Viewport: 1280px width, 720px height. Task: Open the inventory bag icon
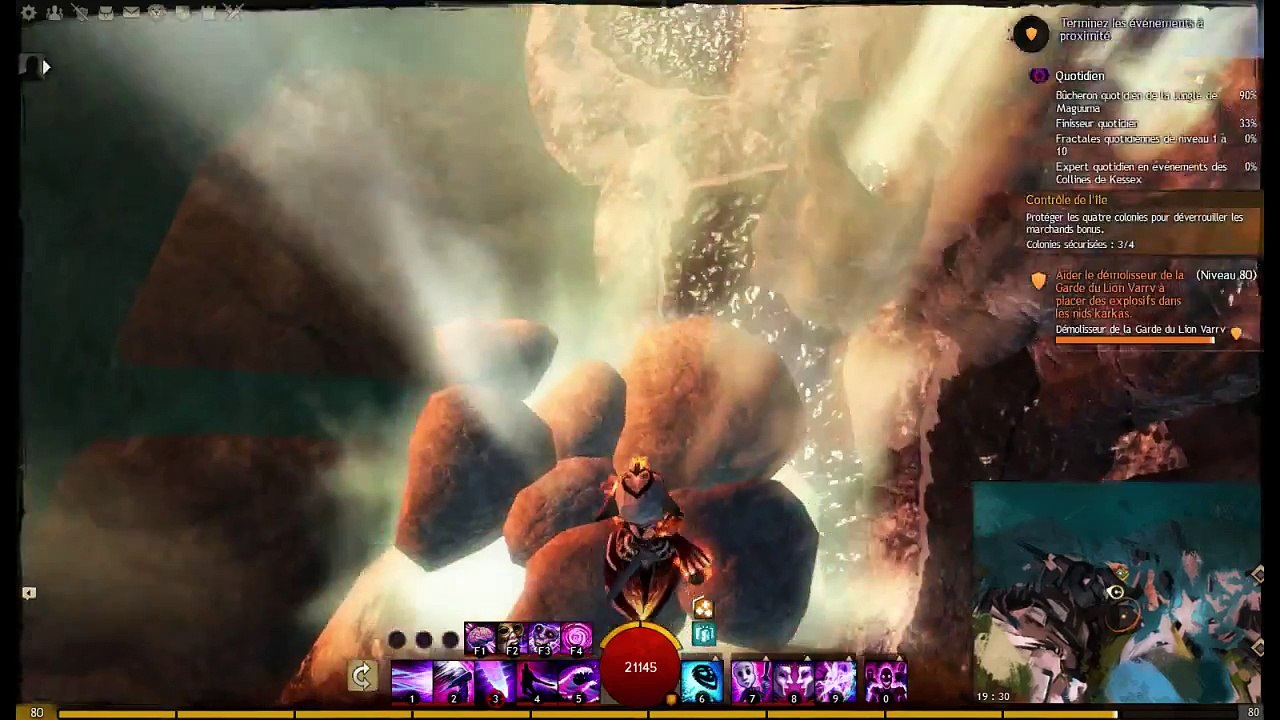coord(105,13)
